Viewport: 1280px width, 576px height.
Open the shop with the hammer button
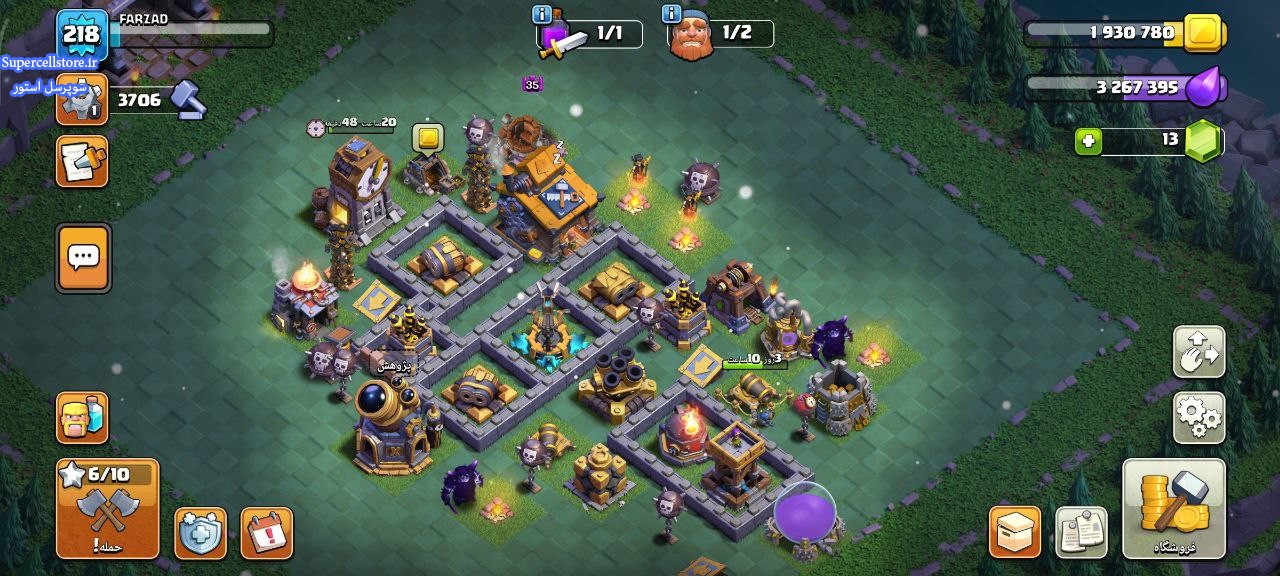pyautogui.click(x=1174, y=508)
